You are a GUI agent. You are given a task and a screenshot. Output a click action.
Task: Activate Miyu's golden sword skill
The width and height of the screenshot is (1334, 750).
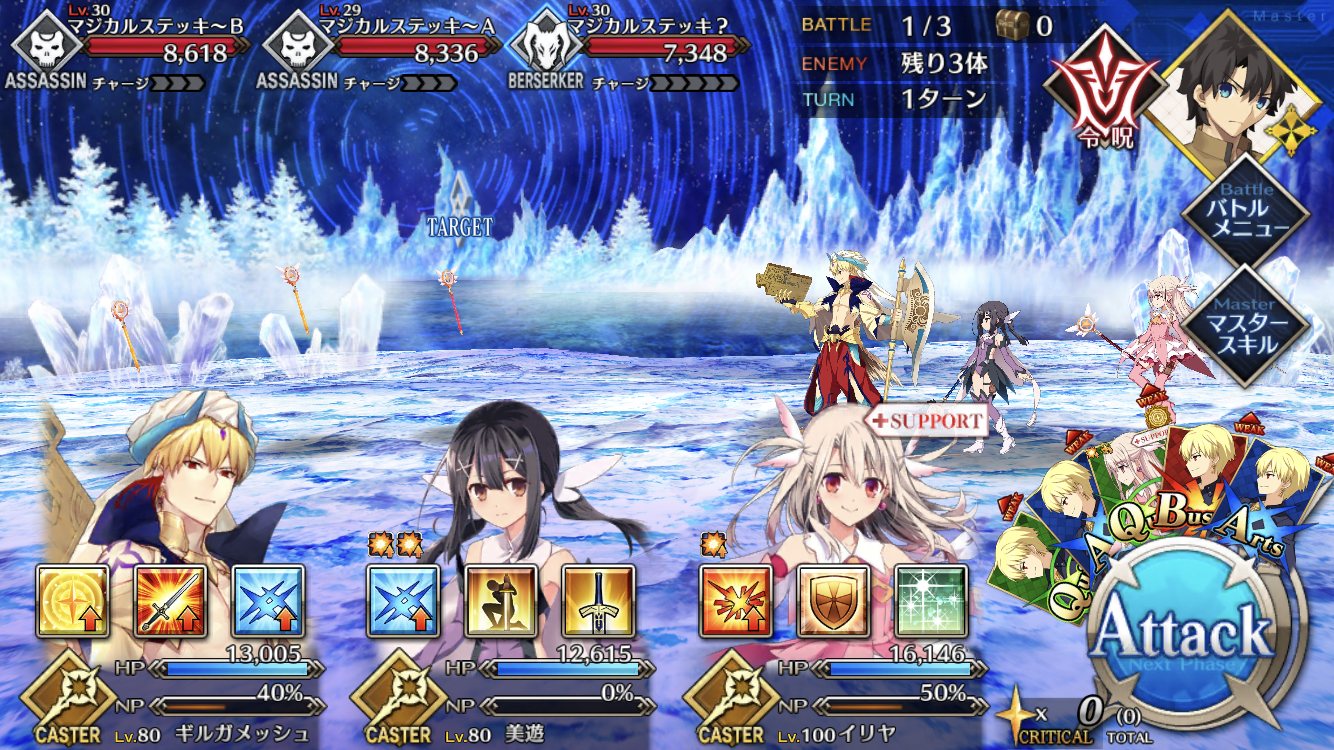[x=599, y=601]
